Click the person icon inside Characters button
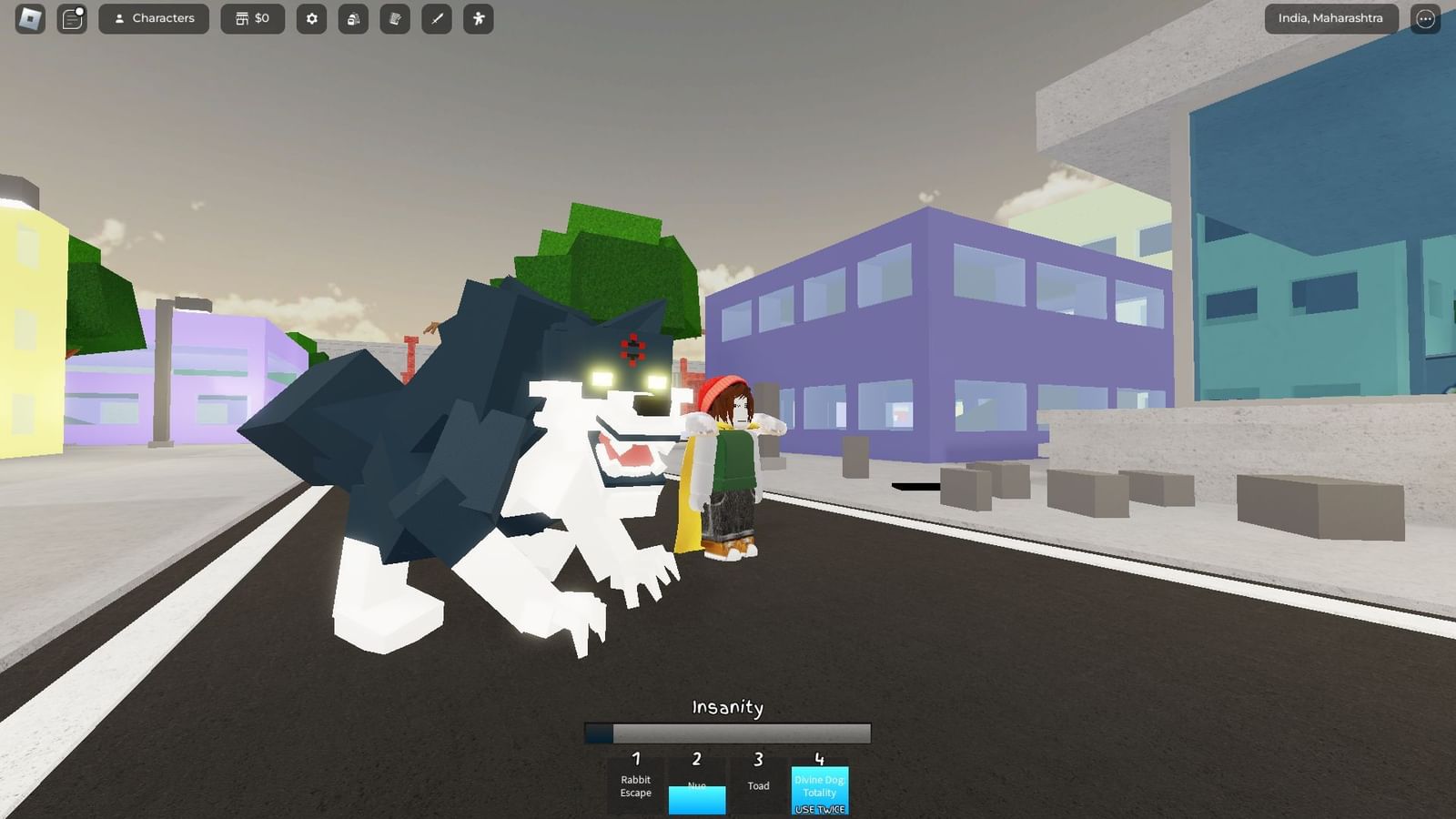This screenshot has height=819, width=1456. click(x=120, y=18)
